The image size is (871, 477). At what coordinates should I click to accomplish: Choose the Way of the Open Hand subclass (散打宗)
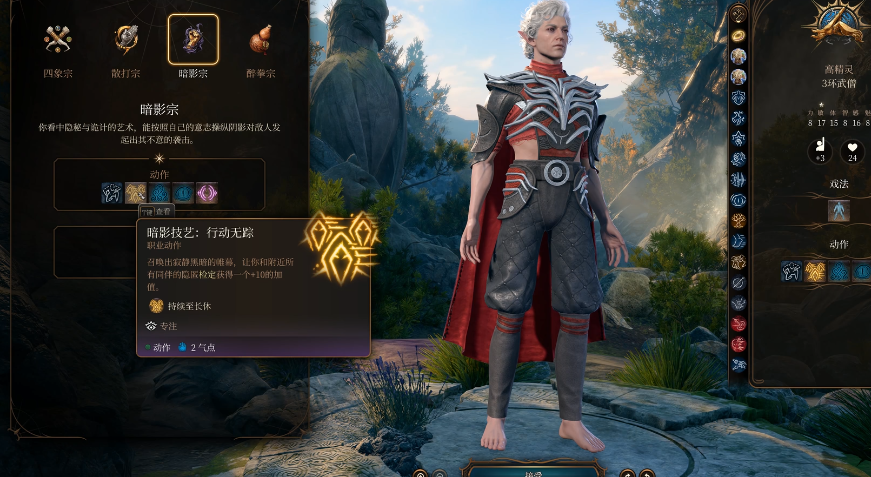coord(126,40)
